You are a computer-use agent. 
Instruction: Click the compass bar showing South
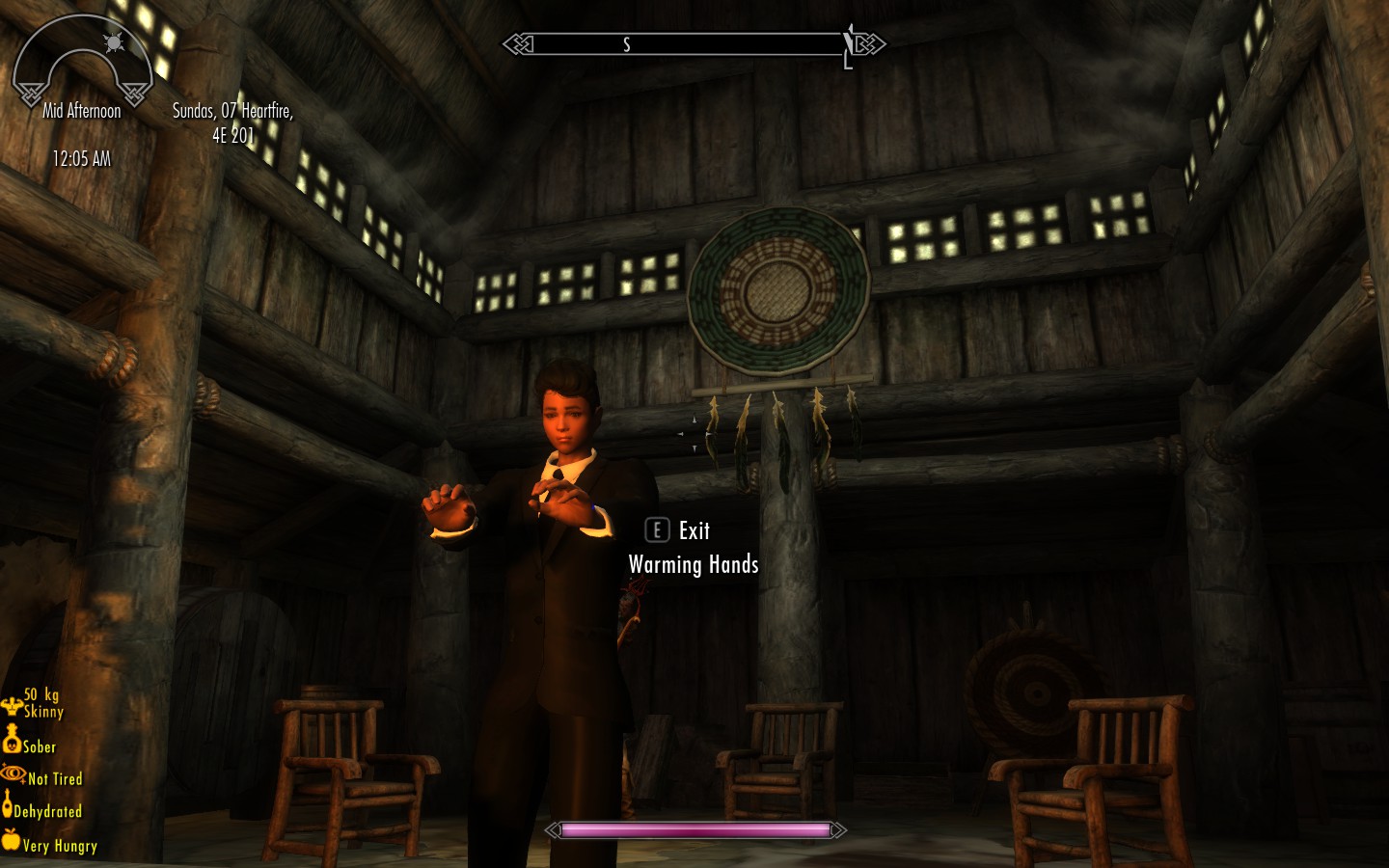(x=693, y=44)
